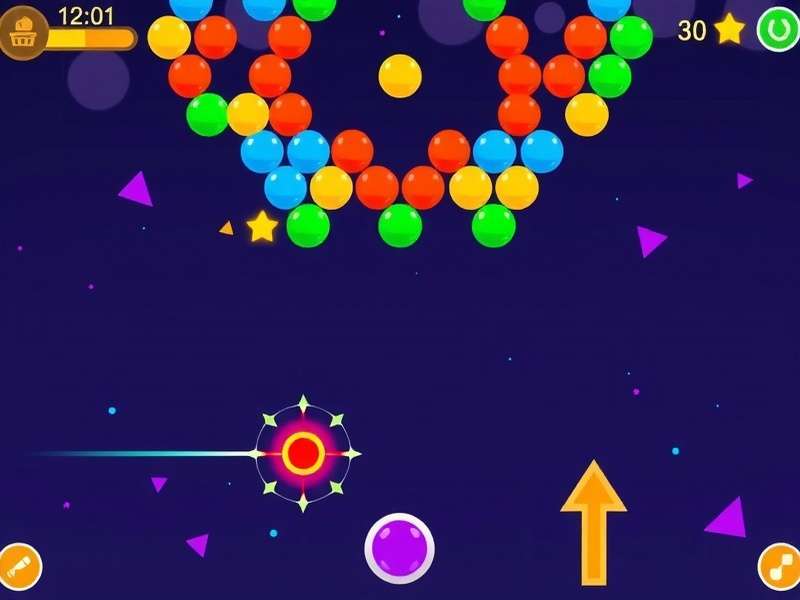Click the green restart button
The height and width of the screenshot is (600, 800).
click(x=776, y=29)
